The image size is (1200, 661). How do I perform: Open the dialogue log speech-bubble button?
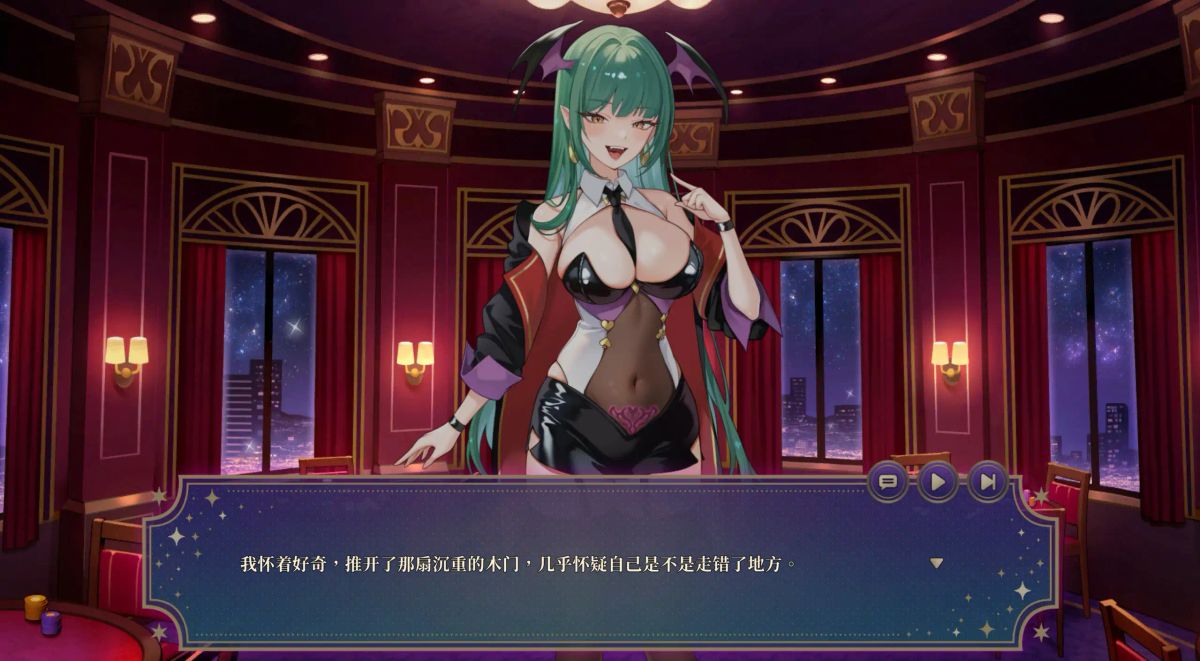coord(887,482)
